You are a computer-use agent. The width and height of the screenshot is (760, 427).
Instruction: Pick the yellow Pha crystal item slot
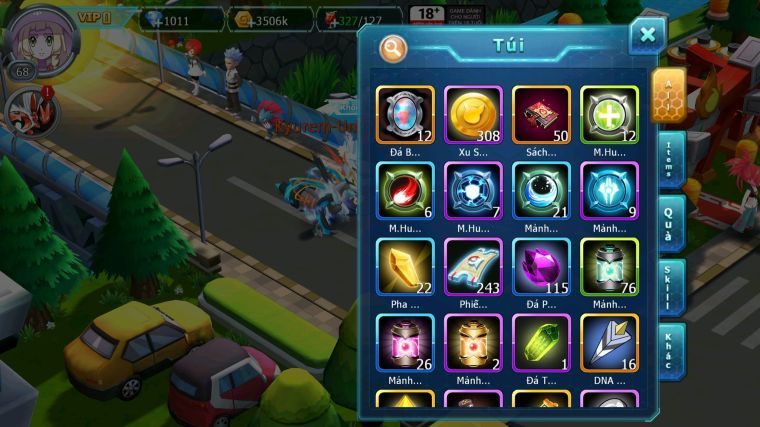(x=406, y=266)
